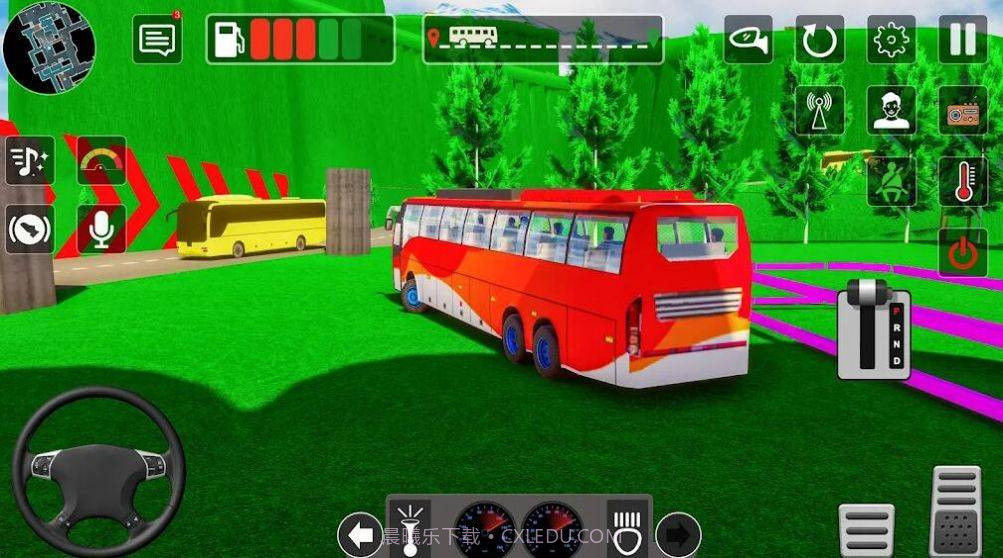Fasten the seat belt

[x=891, y=181]
